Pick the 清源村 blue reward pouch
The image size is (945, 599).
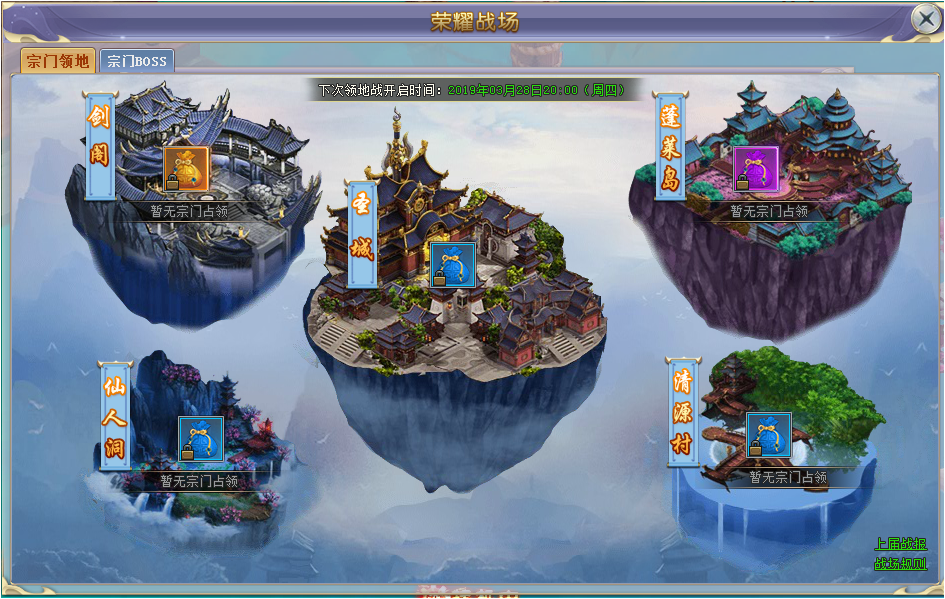click(769, 435)
